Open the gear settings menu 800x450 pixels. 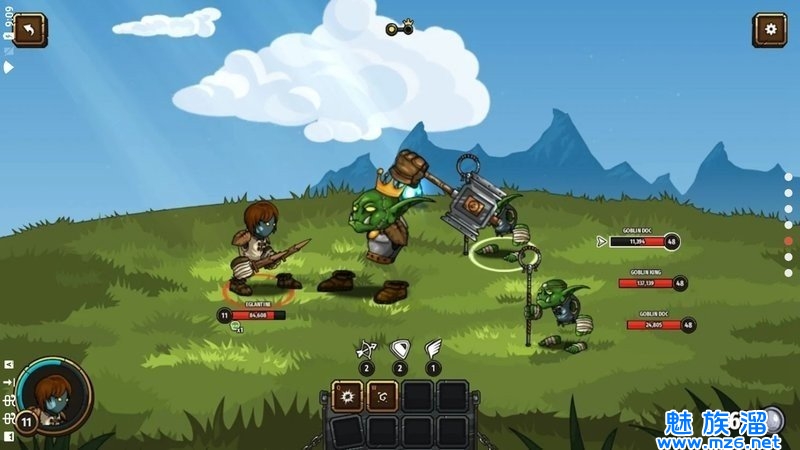click(x=770, y=30)
